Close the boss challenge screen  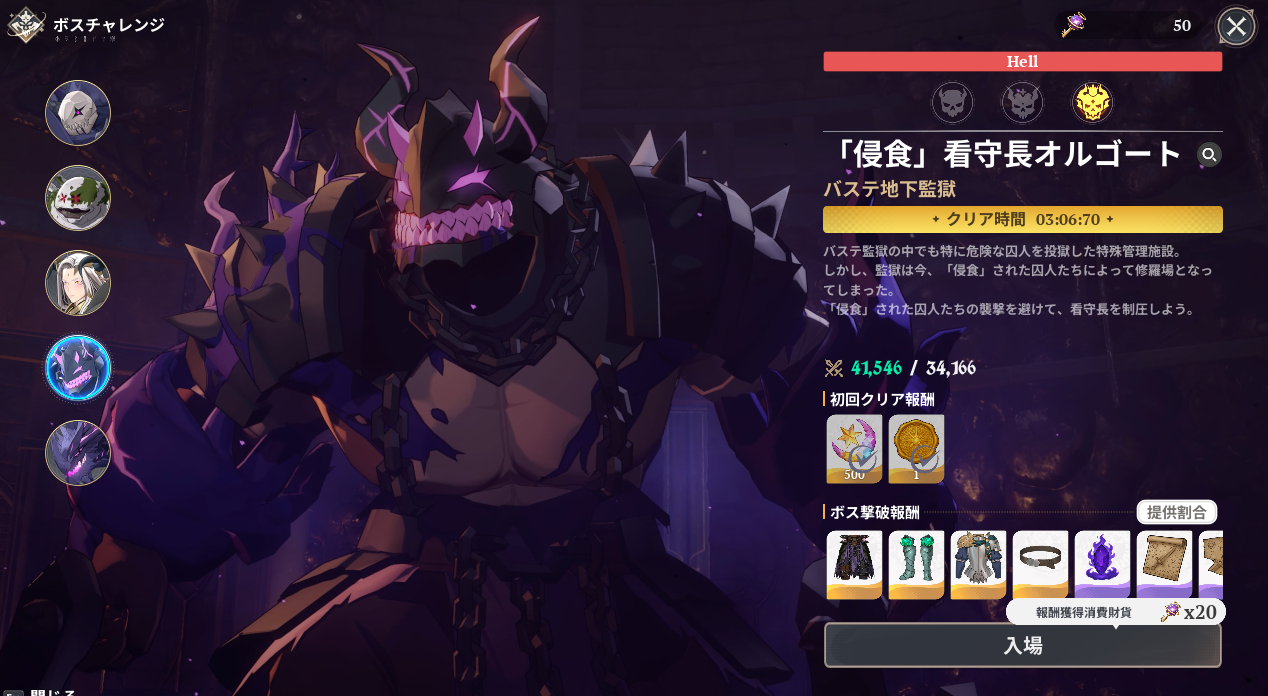click(1236, 26)
